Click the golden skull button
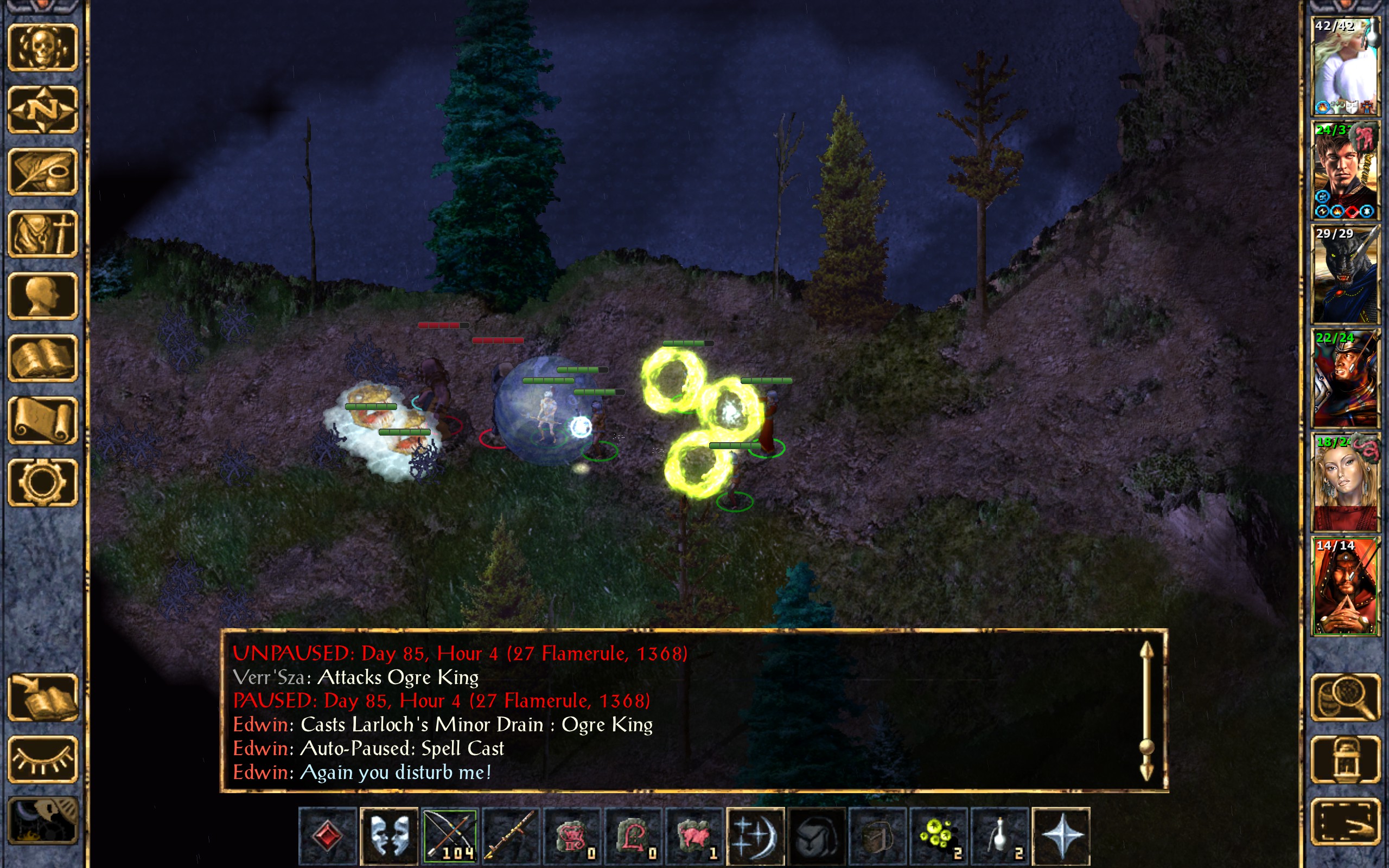Viewport: 1389px width, 868px height. pos(43,48)
